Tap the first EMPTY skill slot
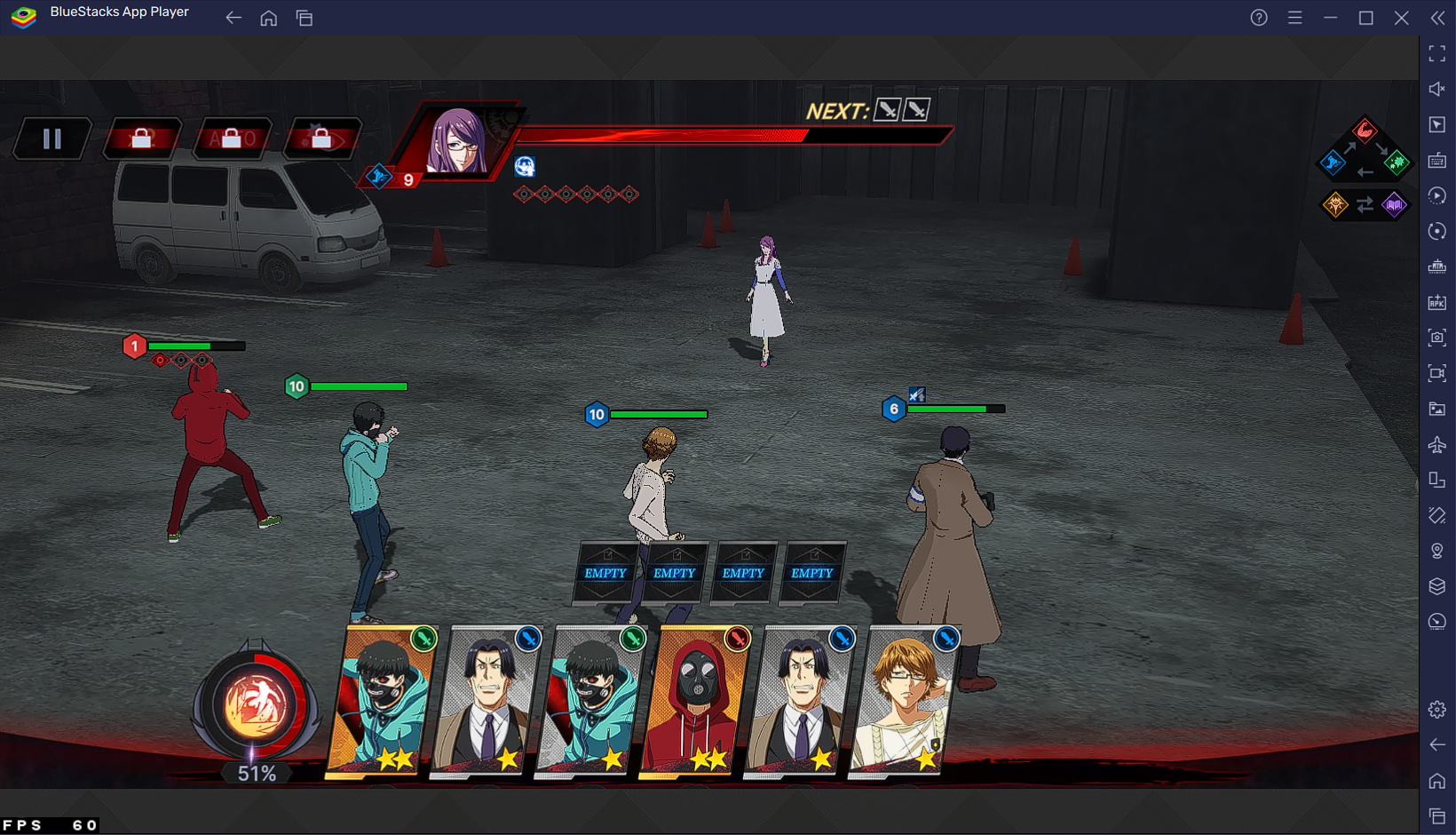The width and height of the screenshot is (1456, 835). click(x=605, y=573)
